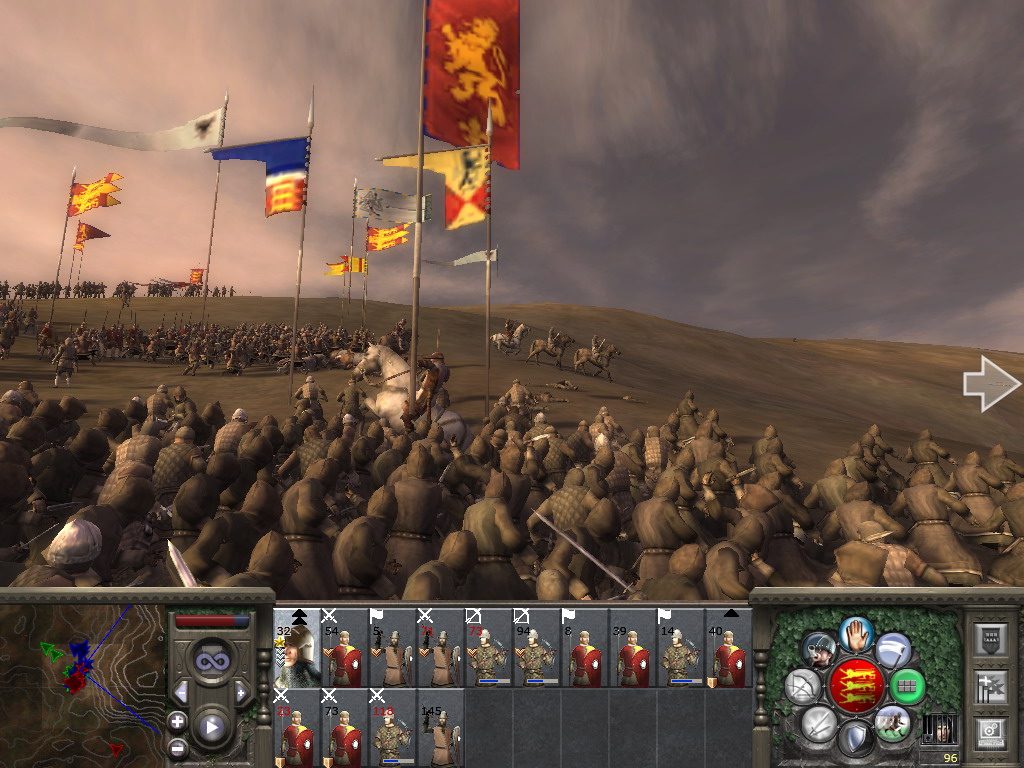Zoom in the minimap with the plus button
1024x768 pixels.
click(177, 721)
